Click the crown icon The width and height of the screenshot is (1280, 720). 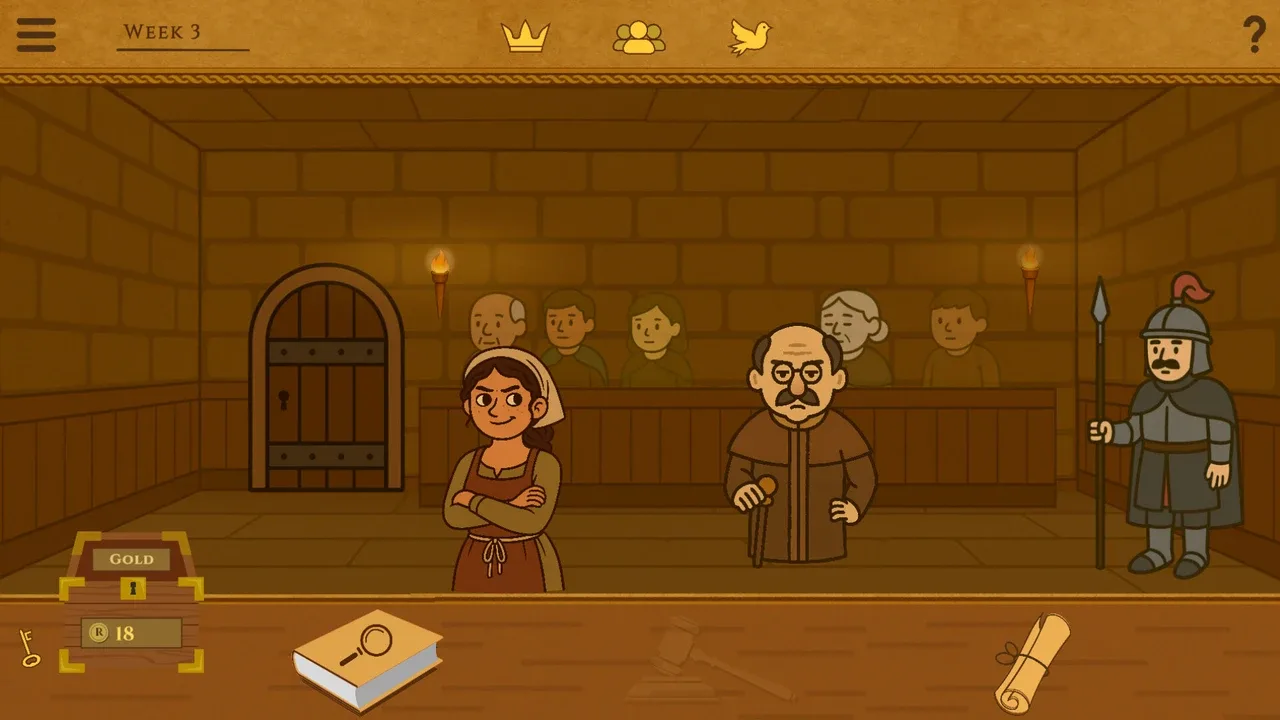(525, 37)
